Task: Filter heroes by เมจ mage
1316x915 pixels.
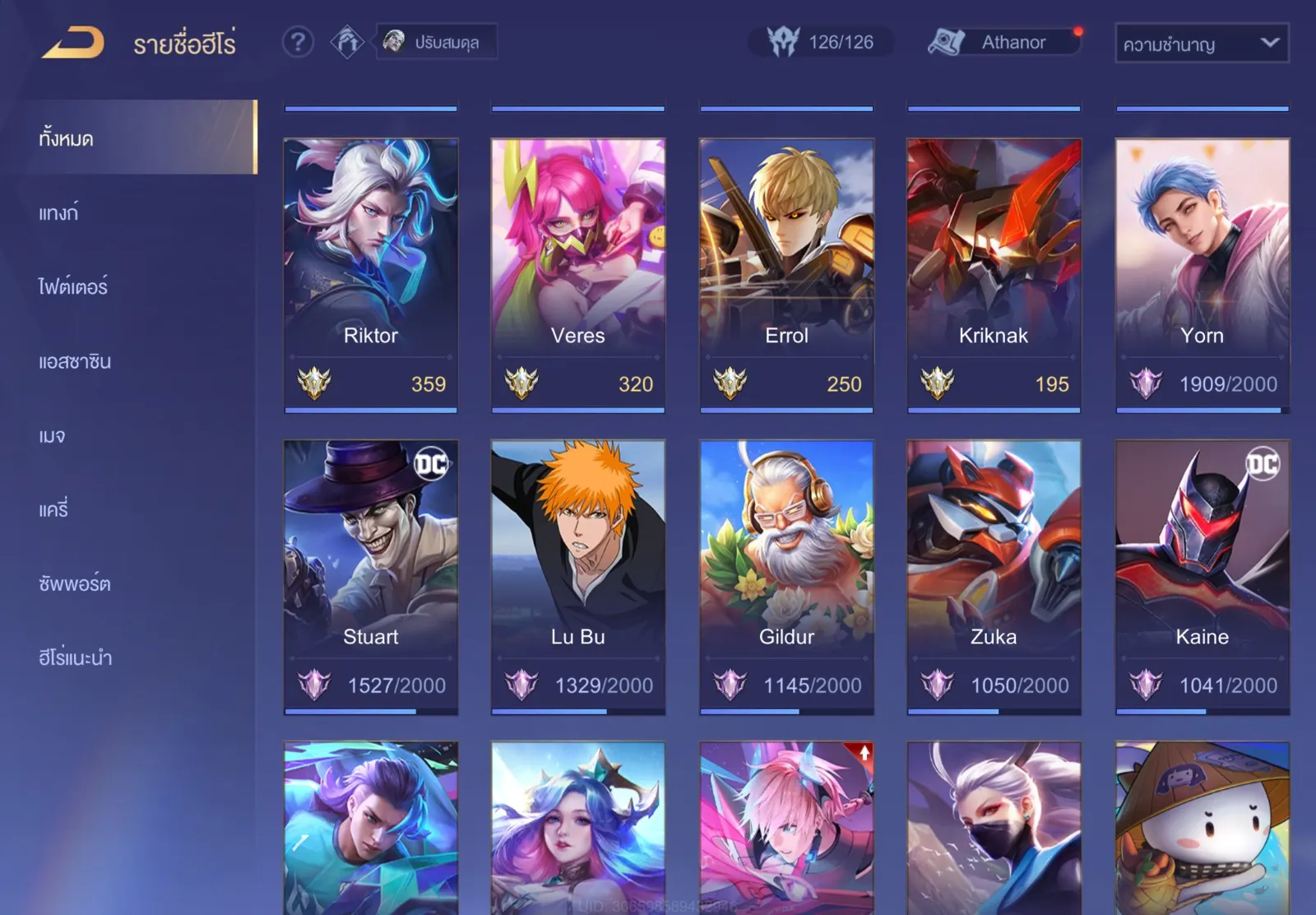Action: 52,435
